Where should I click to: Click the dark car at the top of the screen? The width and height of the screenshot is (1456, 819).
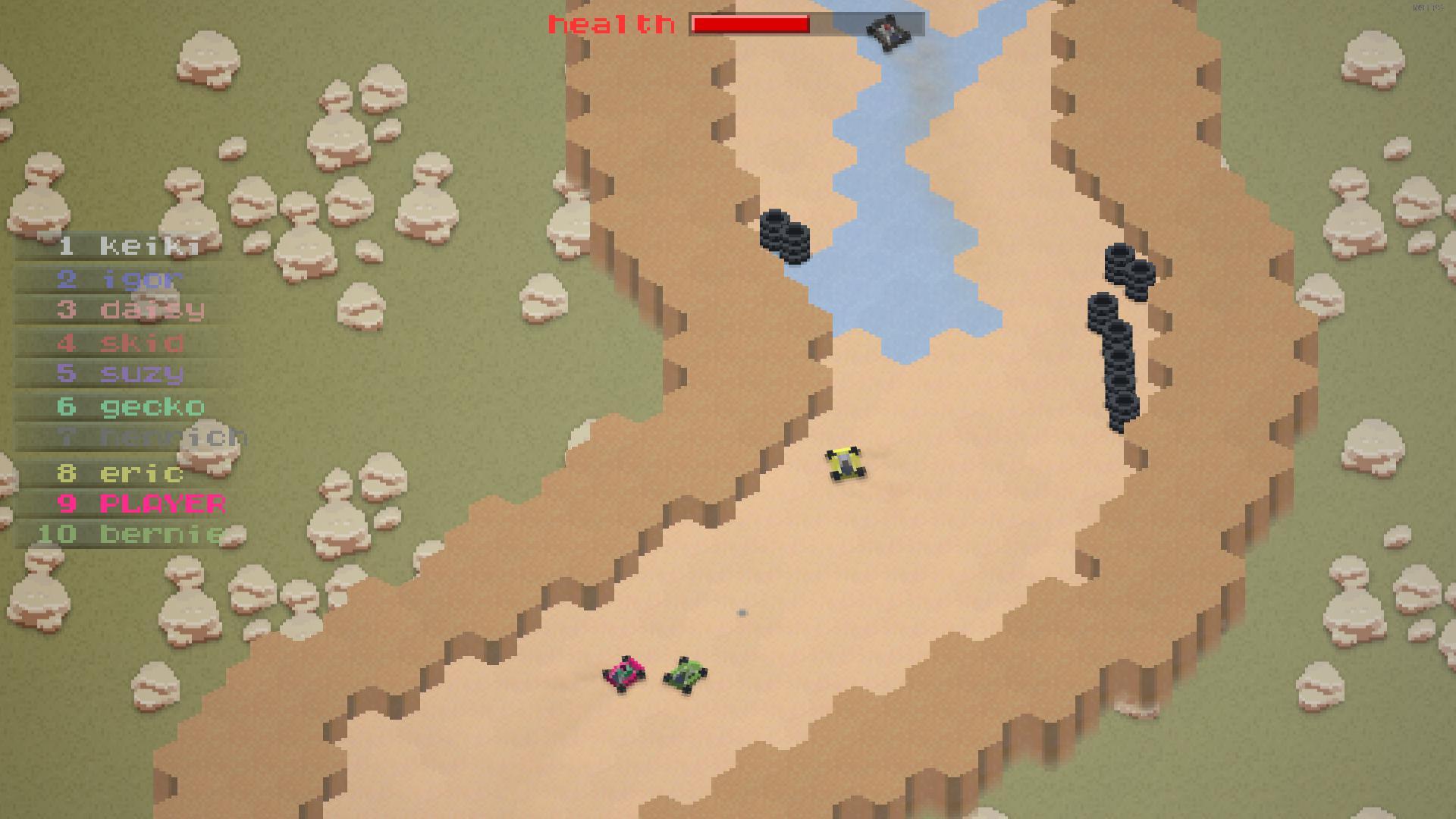[887, 31]
